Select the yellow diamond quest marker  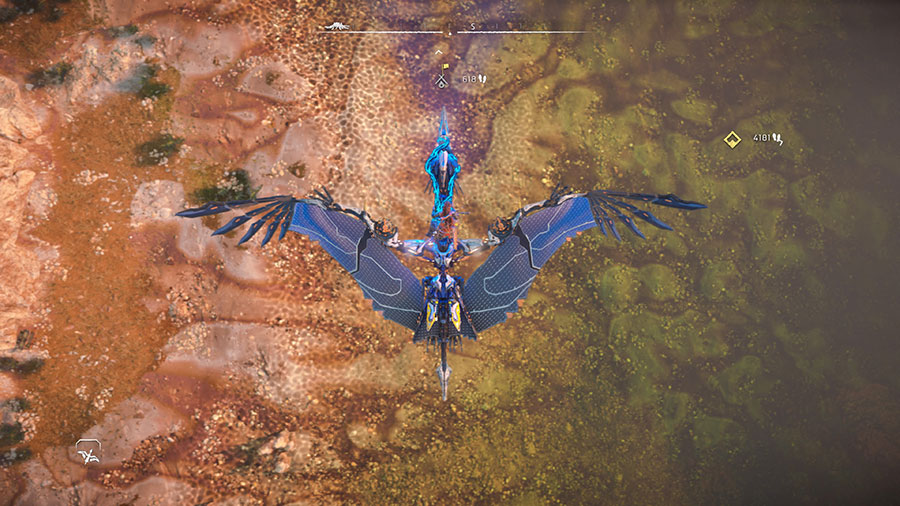[x=731, y=139]
